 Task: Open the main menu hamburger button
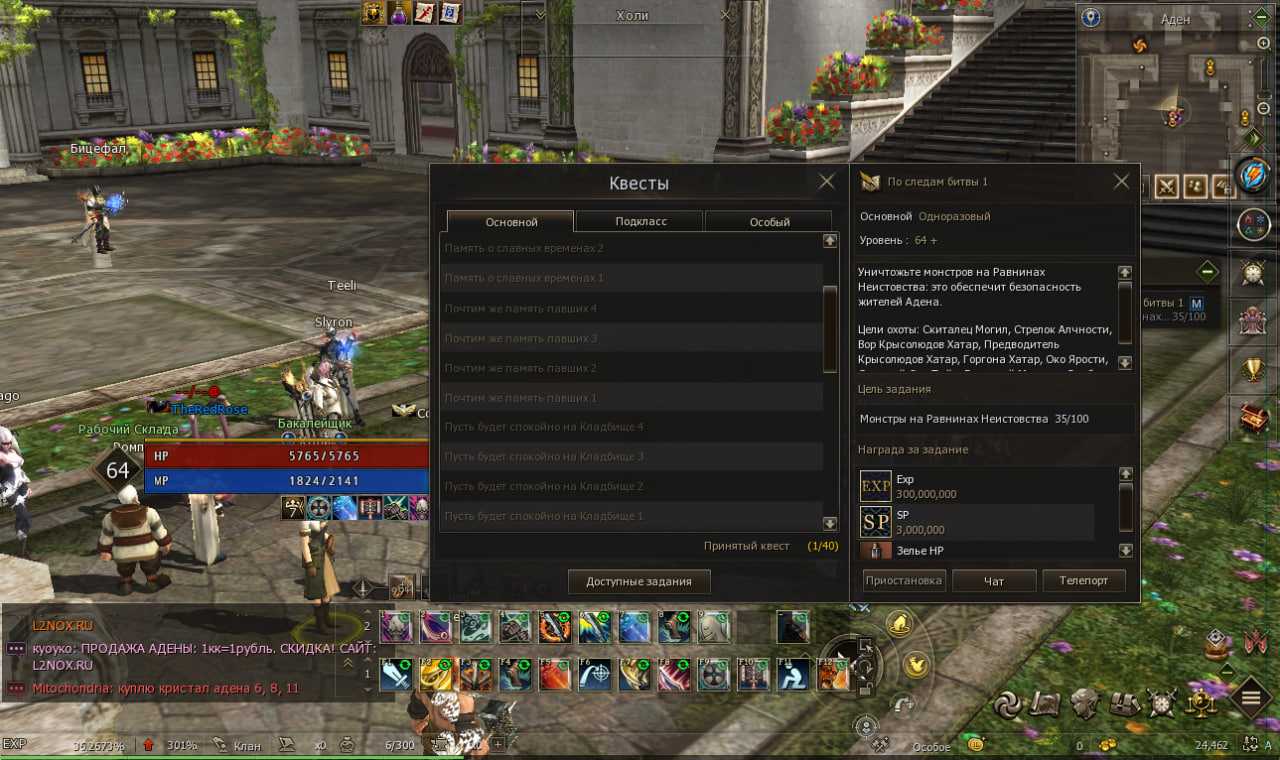(1250, 696)
